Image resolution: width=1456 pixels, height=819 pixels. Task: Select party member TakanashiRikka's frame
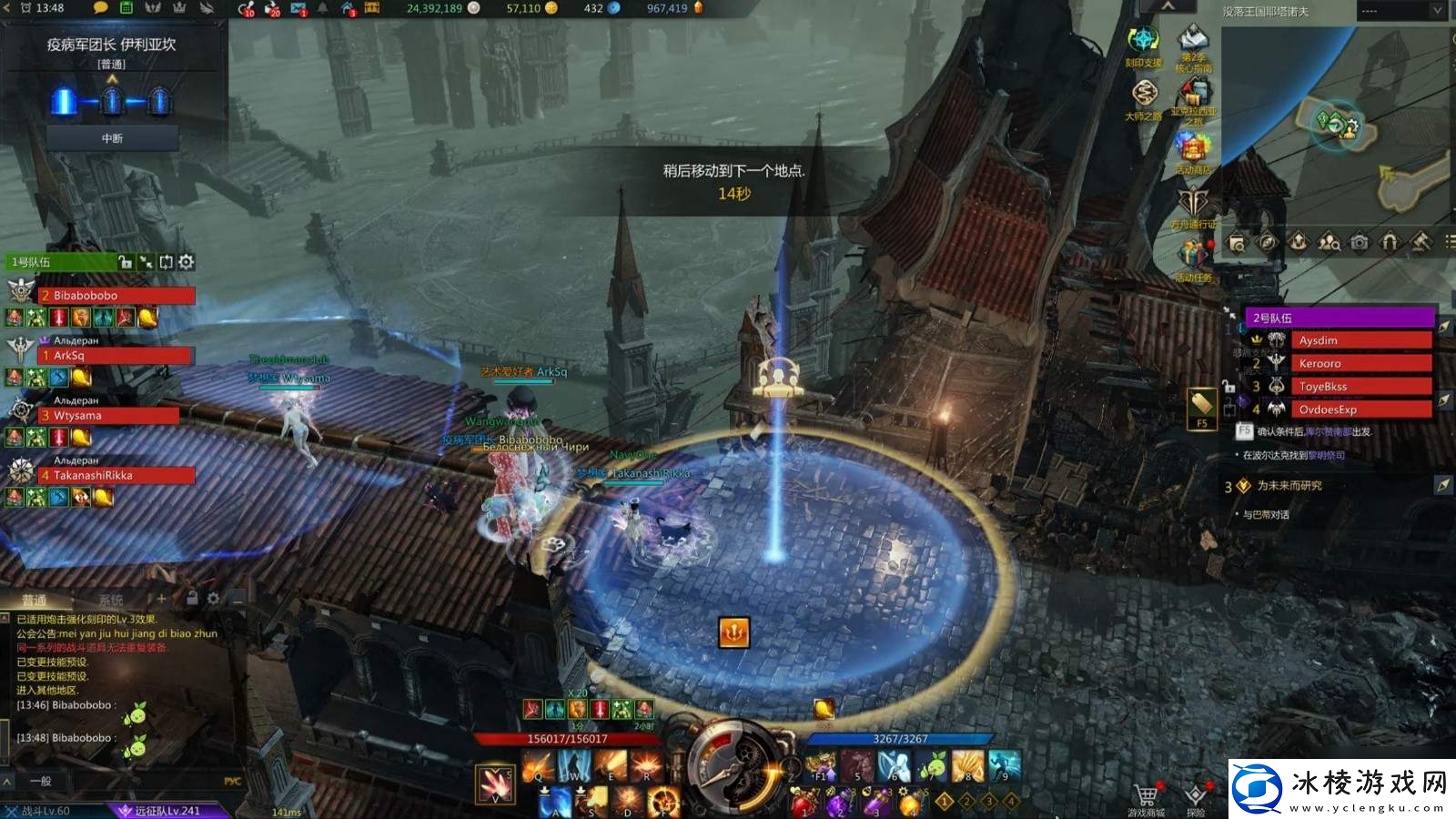click(x=116, y=475)
